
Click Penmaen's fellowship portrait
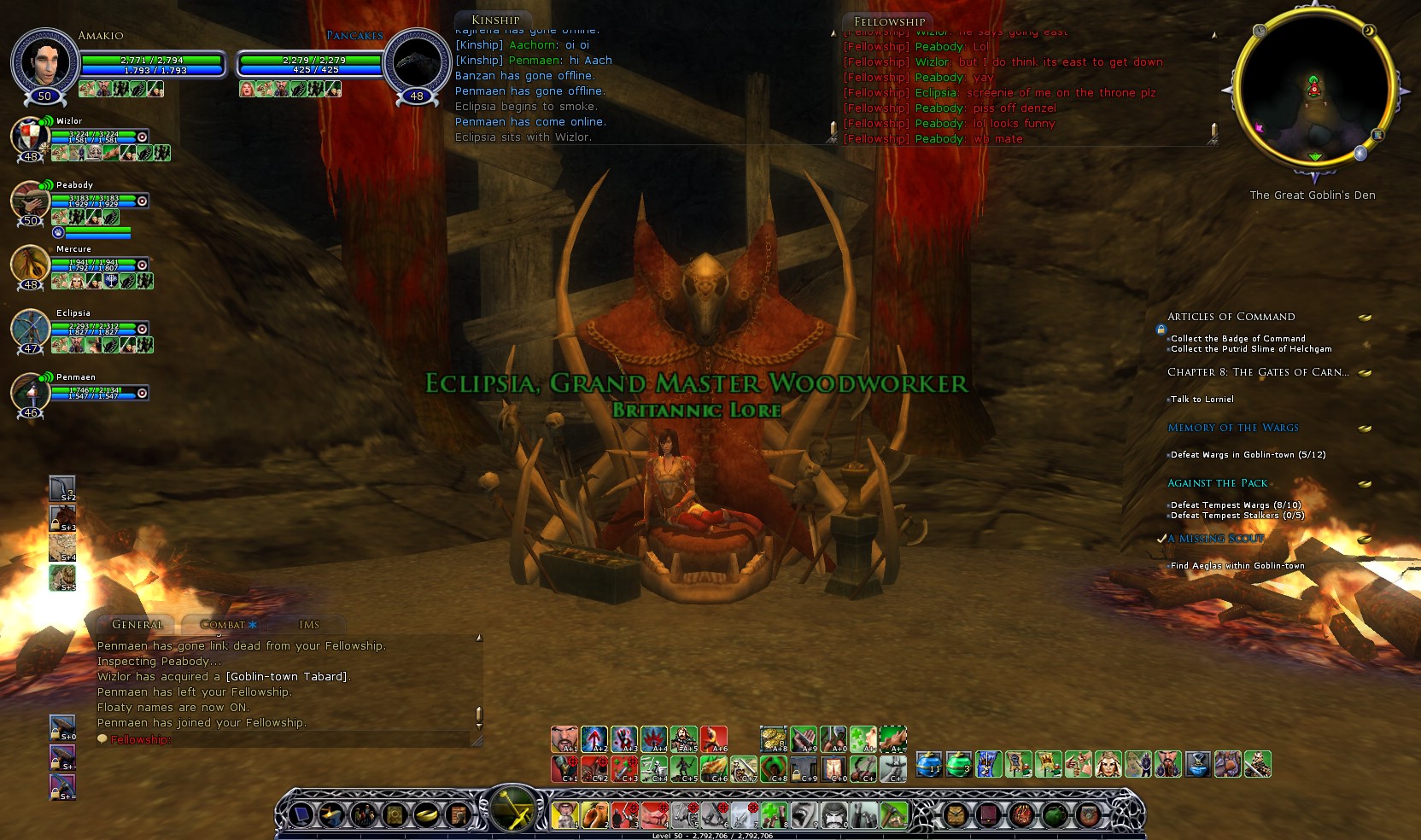point(30,393)
